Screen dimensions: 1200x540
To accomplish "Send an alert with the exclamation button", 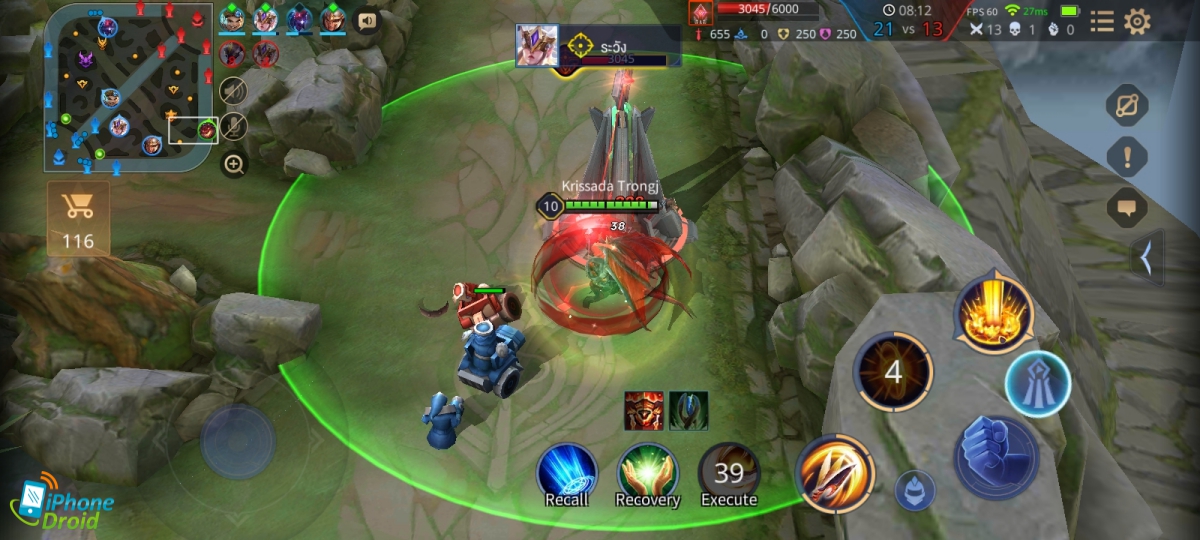I will coord(1127,157).
